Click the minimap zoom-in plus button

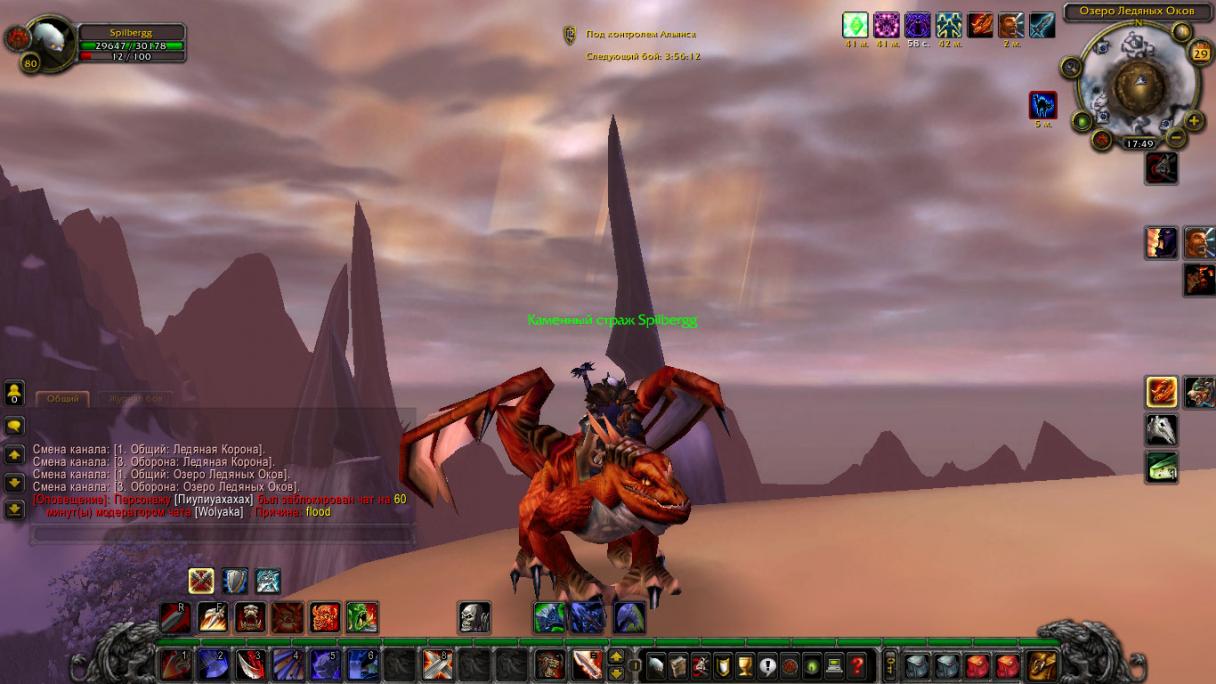1194,121
